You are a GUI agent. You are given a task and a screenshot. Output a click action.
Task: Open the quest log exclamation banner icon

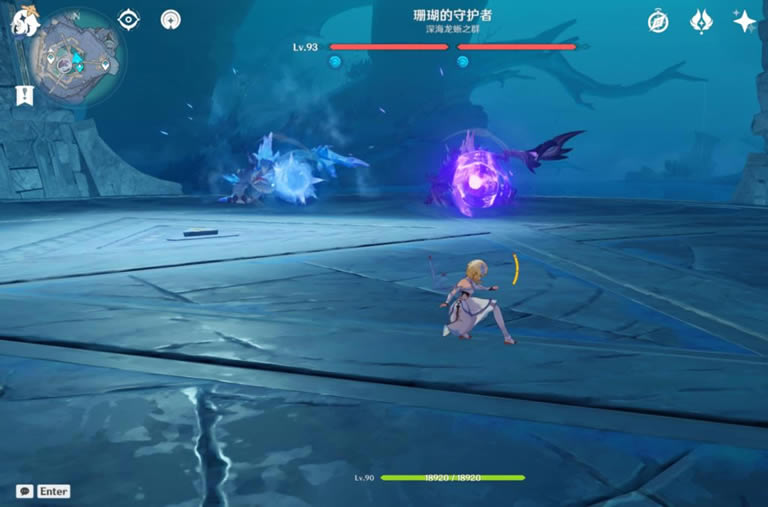click(x=21, y=95)
